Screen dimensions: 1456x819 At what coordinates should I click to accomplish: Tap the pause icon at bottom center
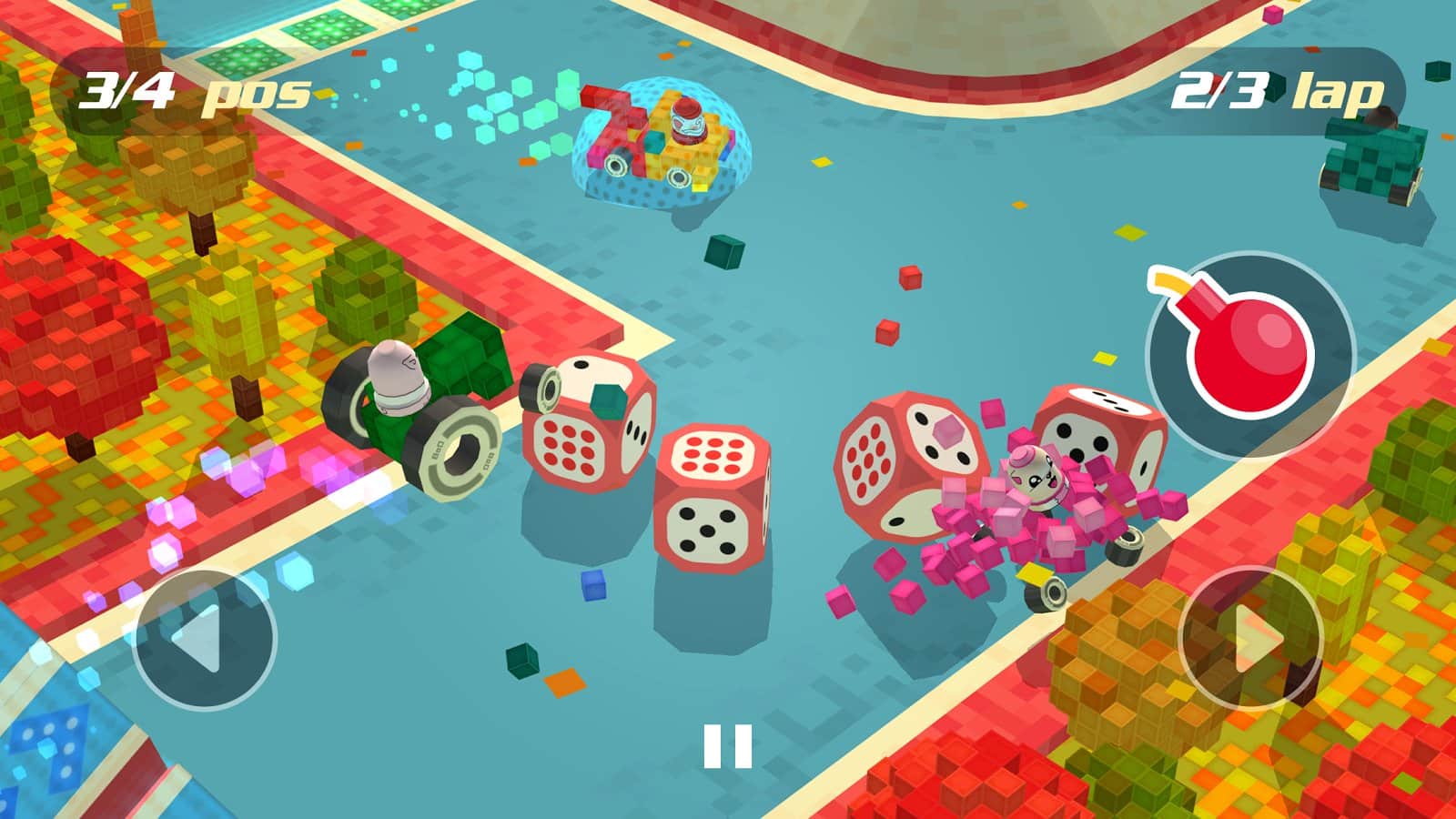coord(728,743)
